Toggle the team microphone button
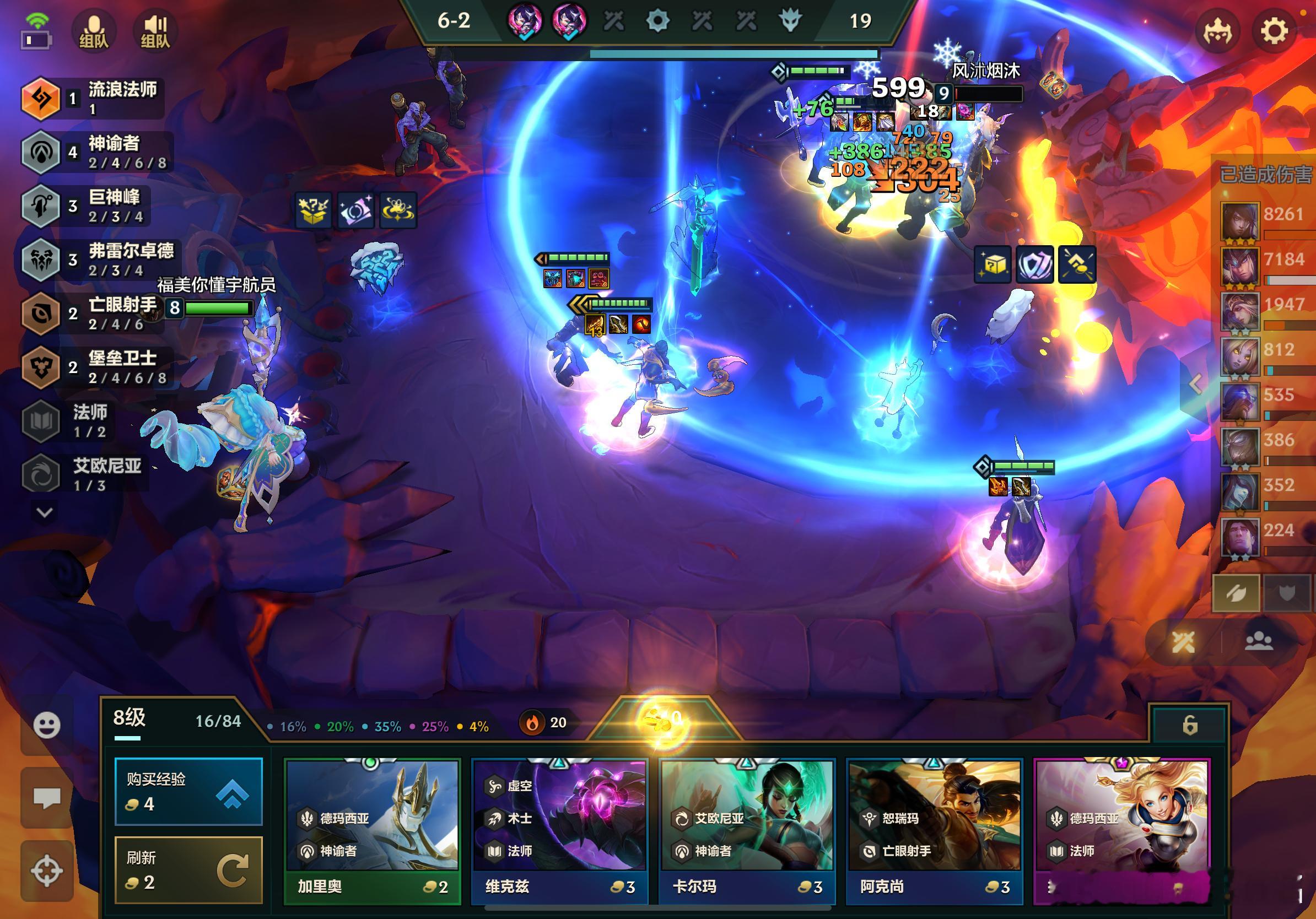The height and width of the screenshot is (919, 1316). 94,31
